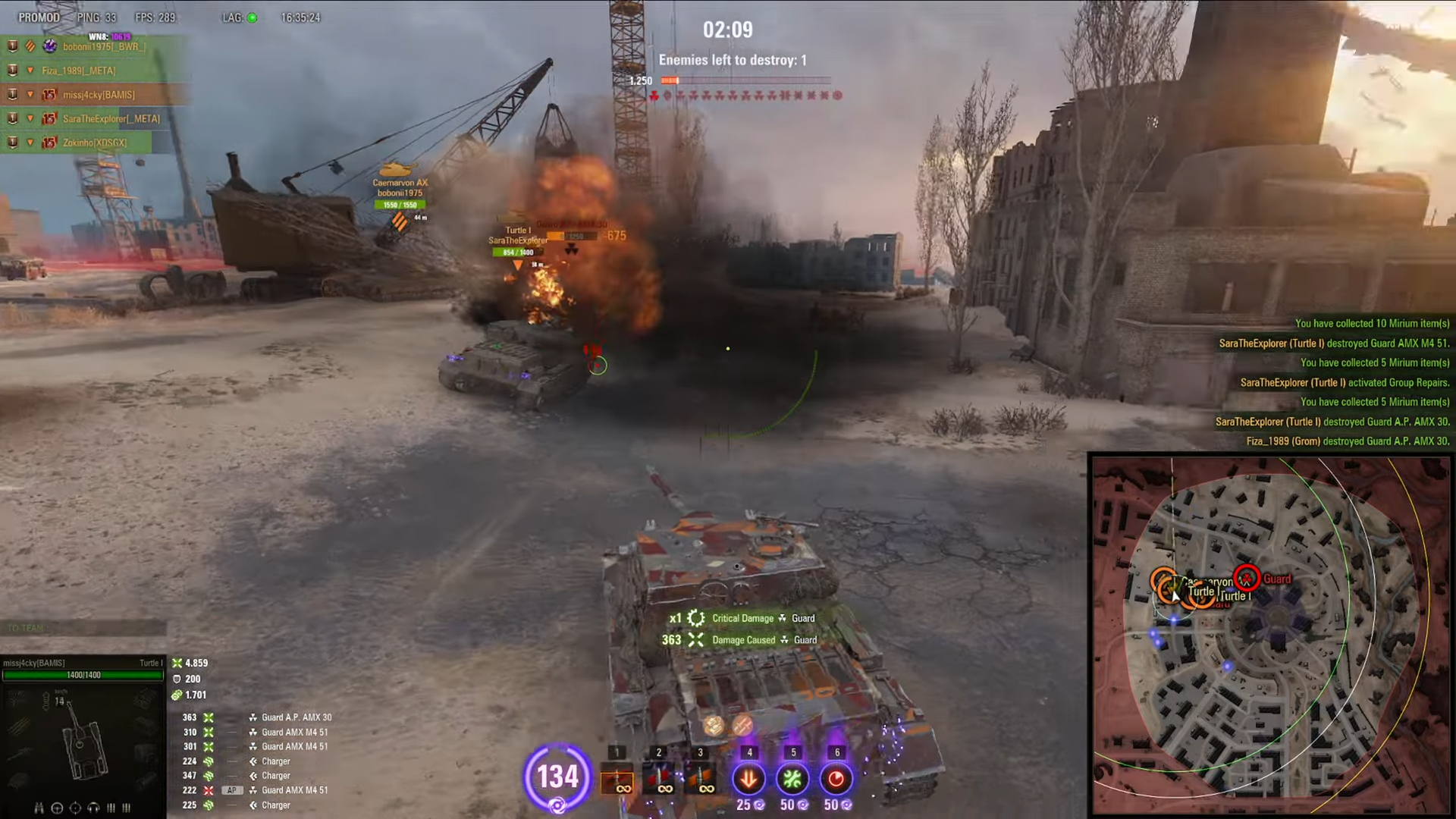
Task: Click the steering wheel icon on the damage panel
Action: pyautogui.click(x=57, y=807)
